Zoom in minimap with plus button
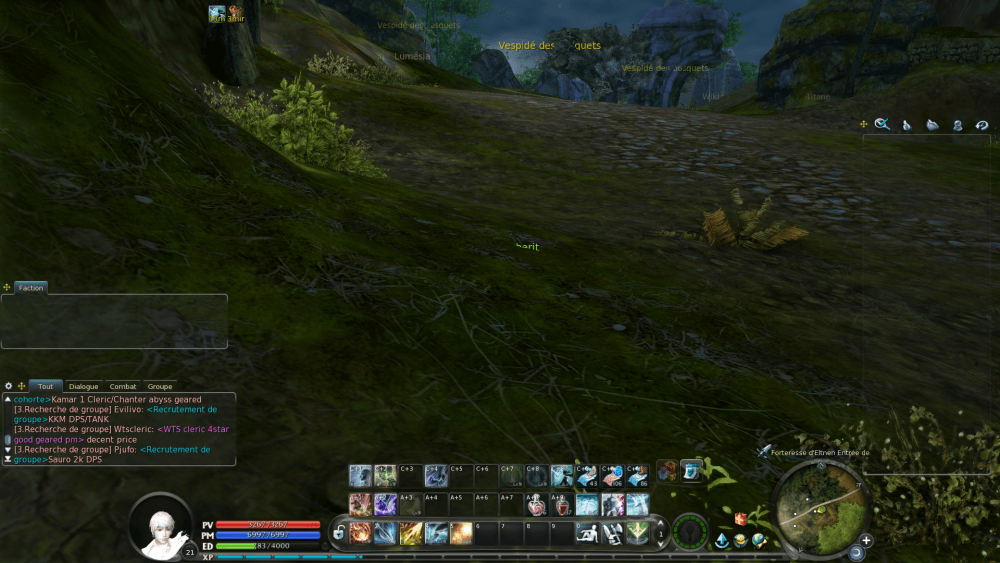The height and width of the screenshot is (563, 1000). [x=866, y=540]
